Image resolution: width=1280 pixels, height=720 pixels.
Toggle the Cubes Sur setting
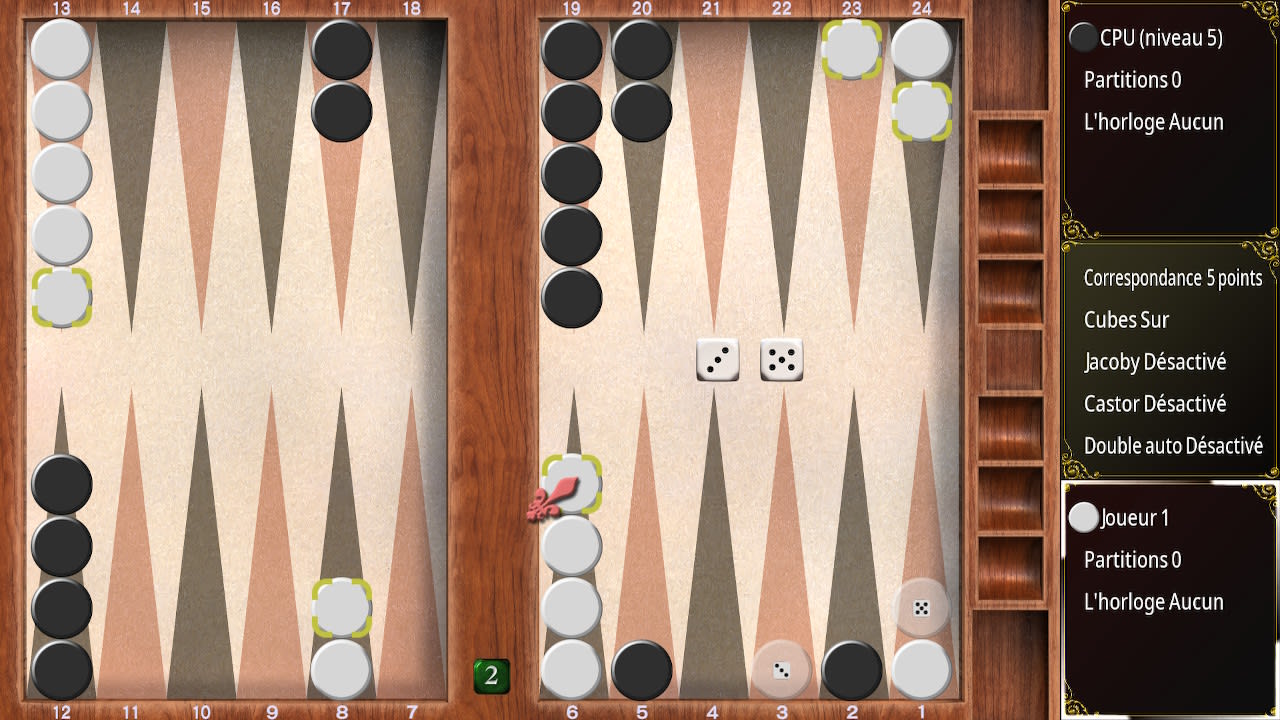[x=1125, y=320]
